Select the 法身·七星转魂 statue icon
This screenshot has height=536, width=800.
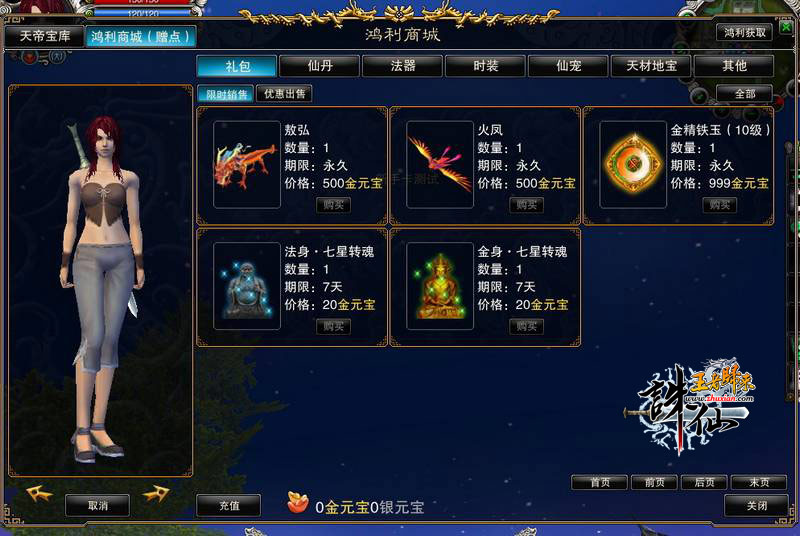pyautogui.click(x=242, y=286)
